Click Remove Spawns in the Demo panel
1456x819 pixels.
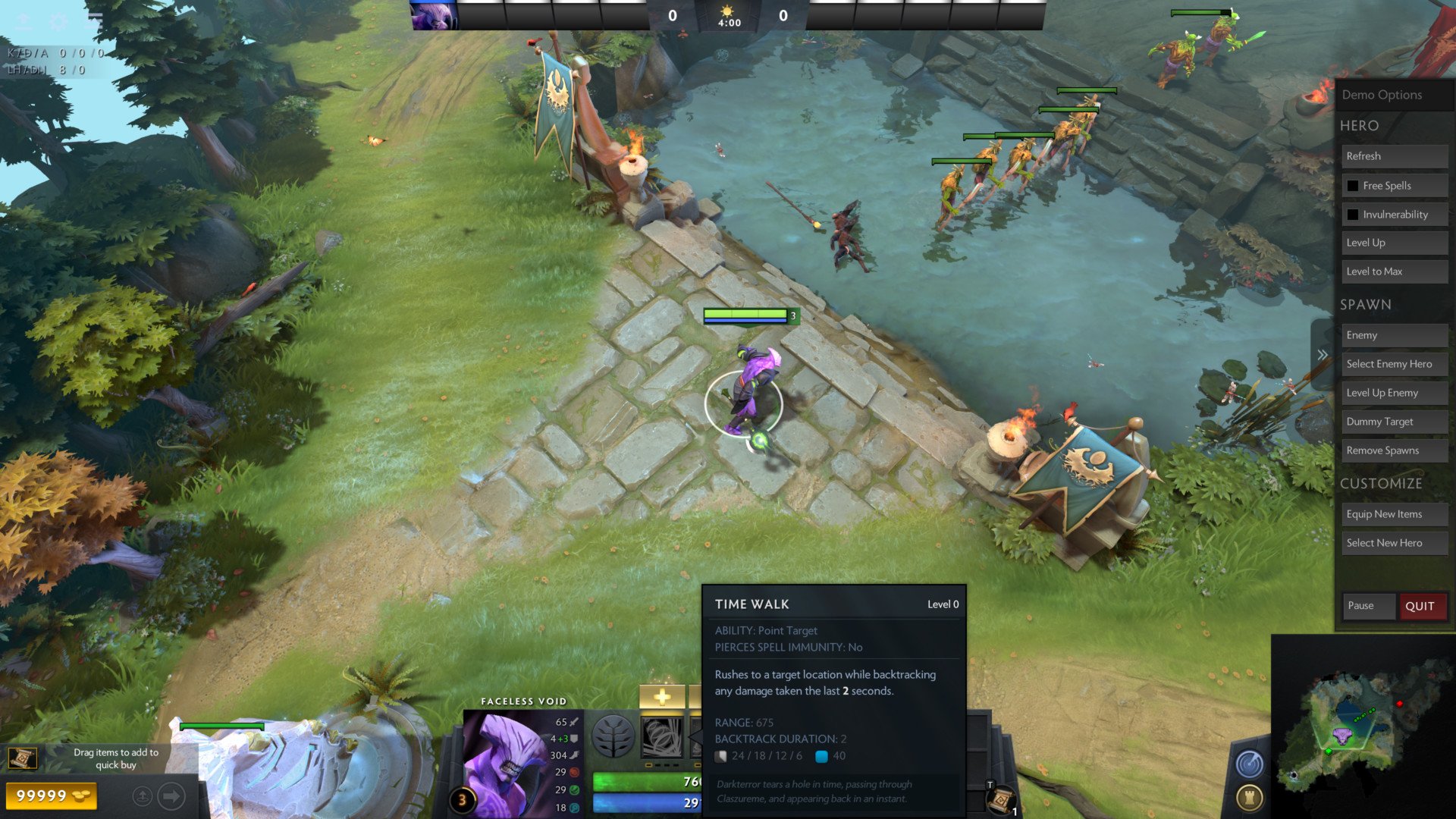coord(1394,450)
